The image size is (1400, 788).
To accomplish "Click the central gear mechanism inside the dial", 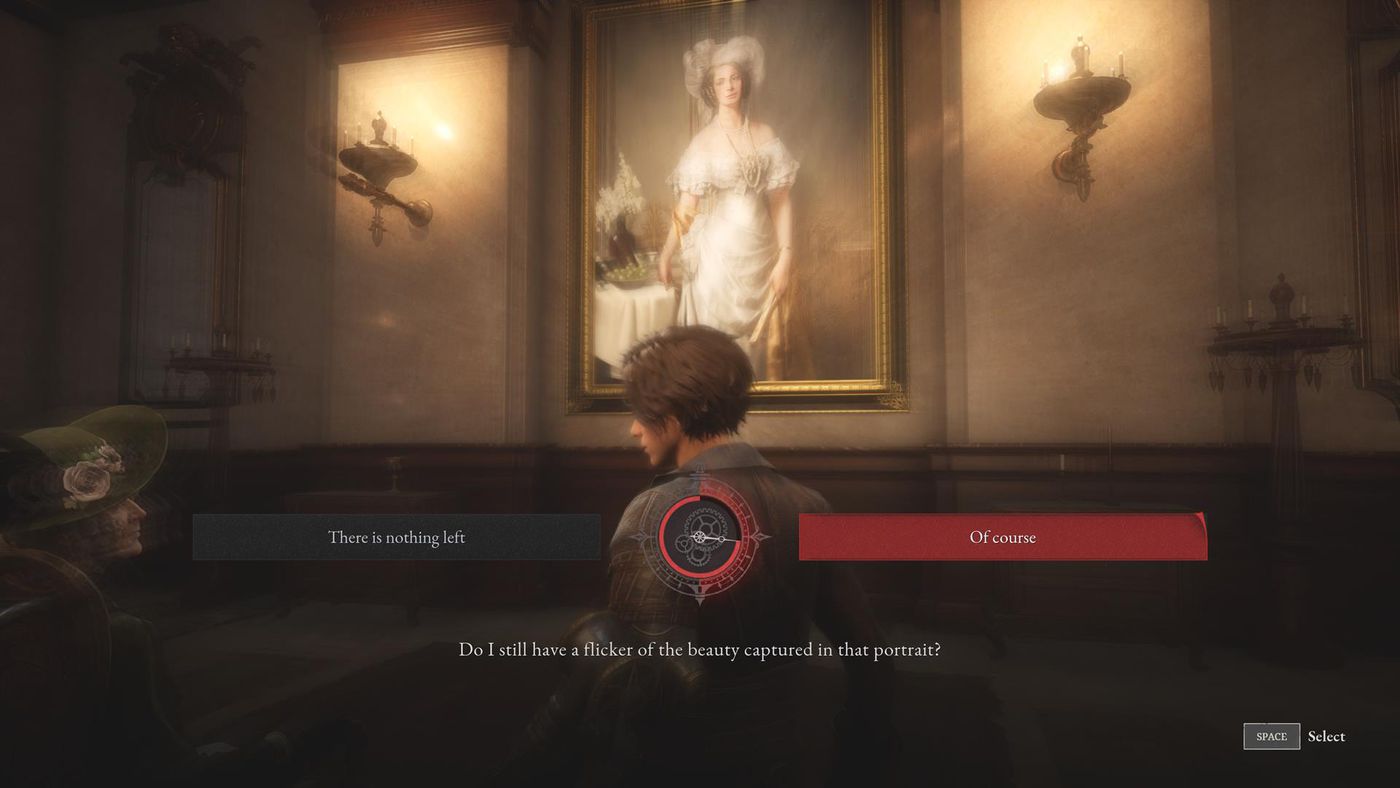I will click(706, 525).
